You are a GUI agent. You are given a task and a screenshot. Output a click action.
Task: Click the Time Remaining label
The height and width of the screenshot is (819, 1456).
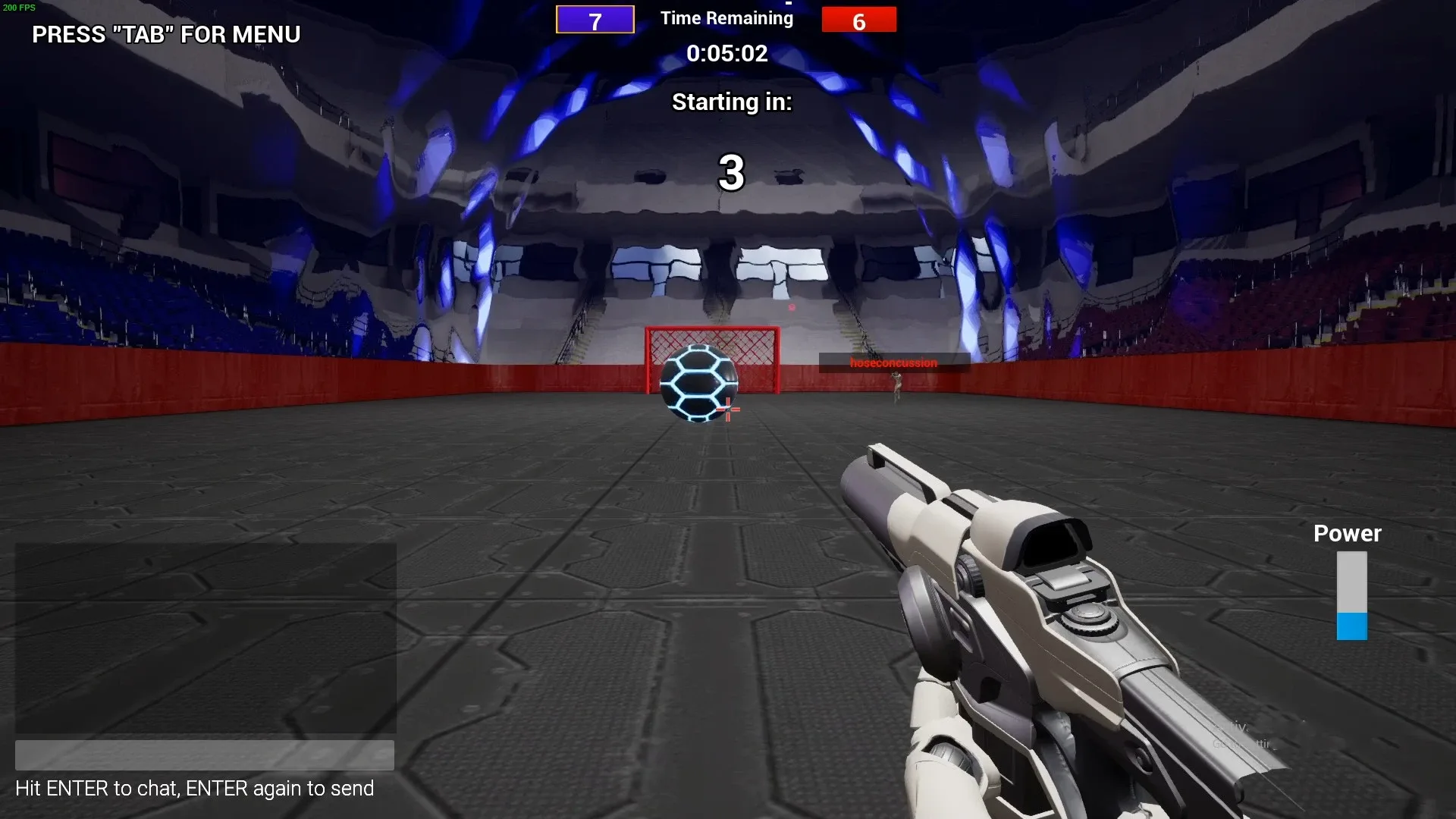(726, 17)
